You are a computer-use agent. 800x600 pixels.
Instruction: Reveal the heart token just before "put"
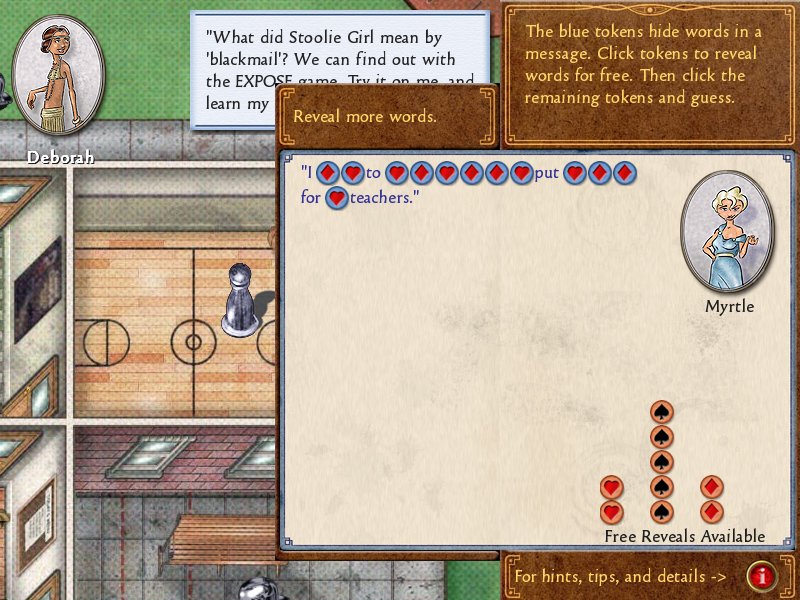click(x=521, y=173)
